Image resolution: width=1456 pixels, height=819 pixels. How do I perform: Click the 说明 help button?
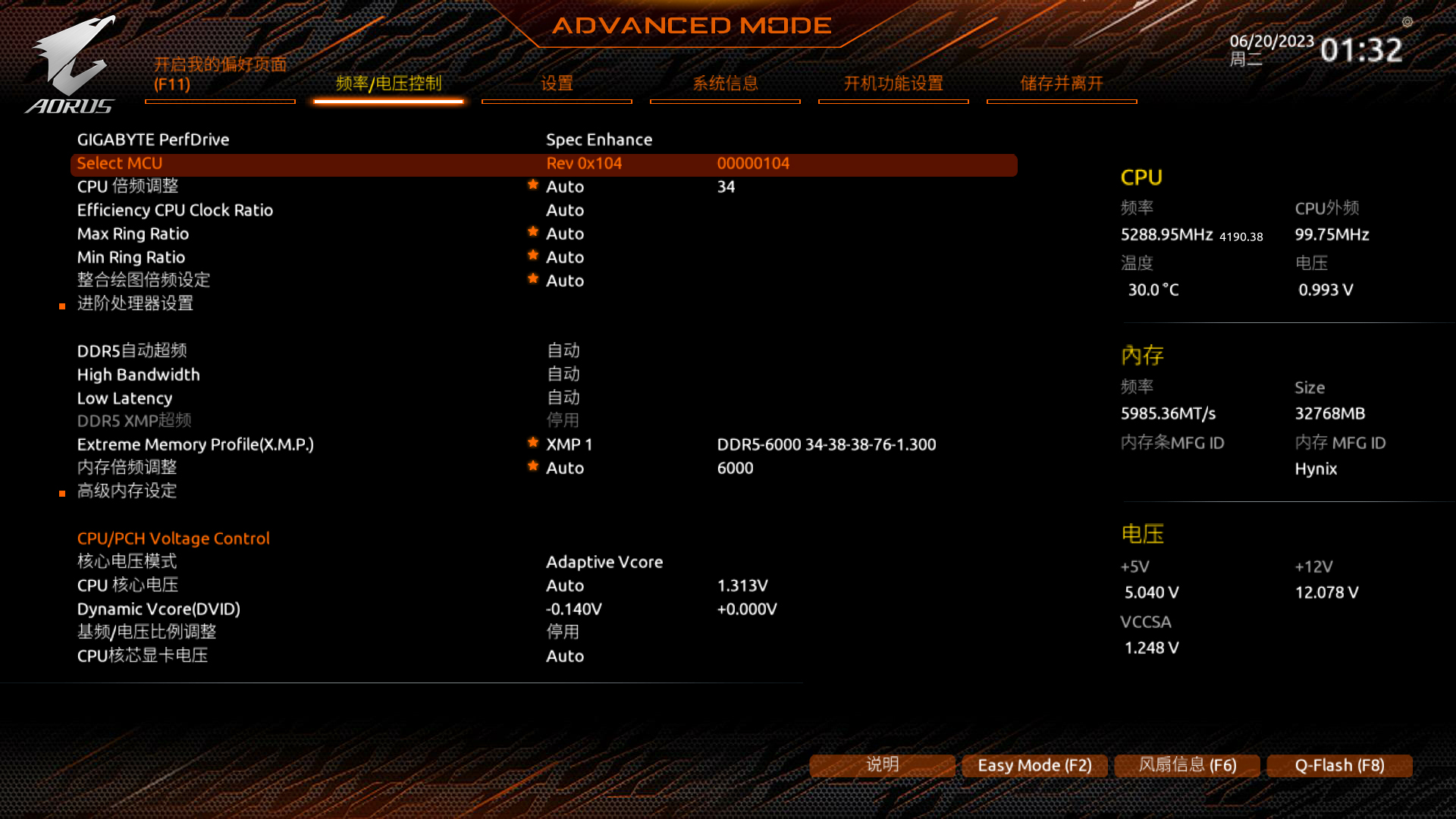pos(882,765)
